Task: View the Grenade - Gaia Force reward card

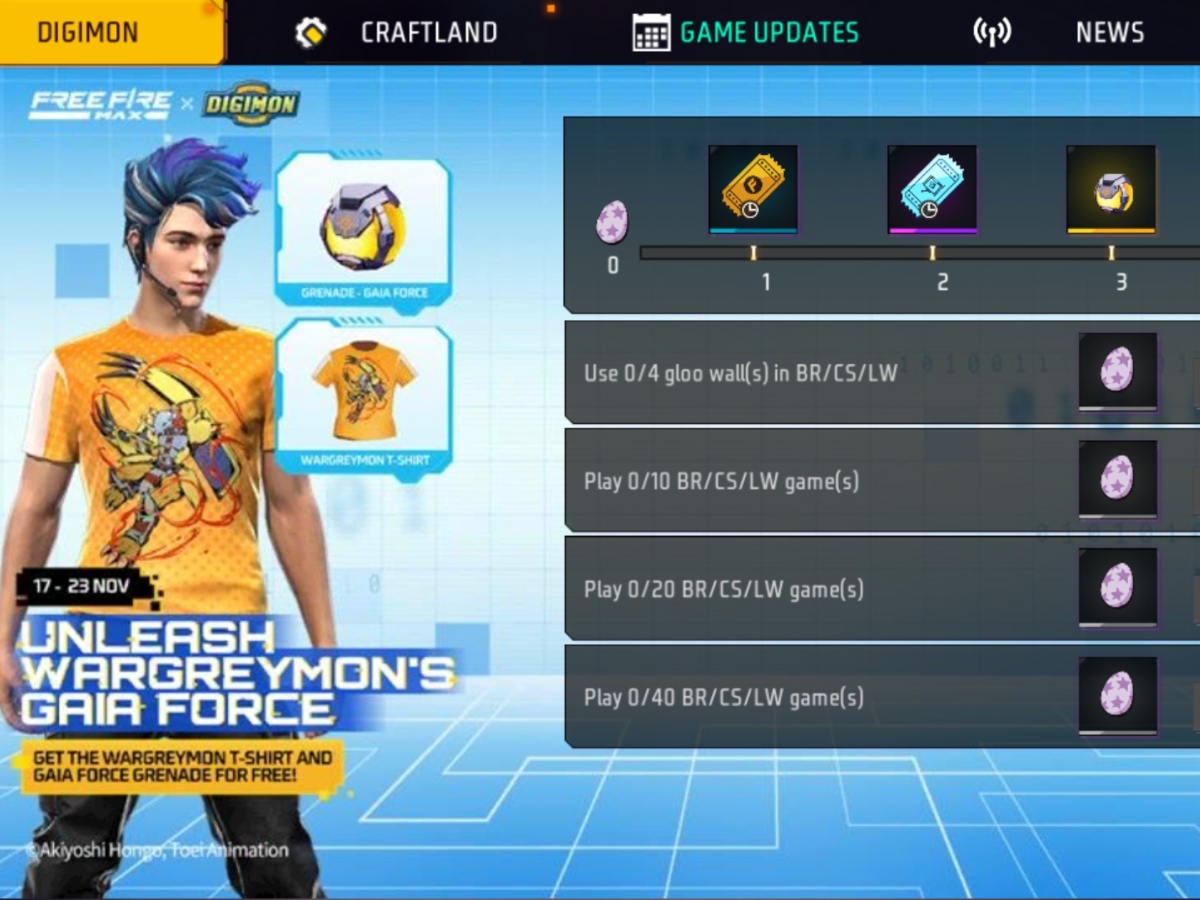Action: [363, 230]
